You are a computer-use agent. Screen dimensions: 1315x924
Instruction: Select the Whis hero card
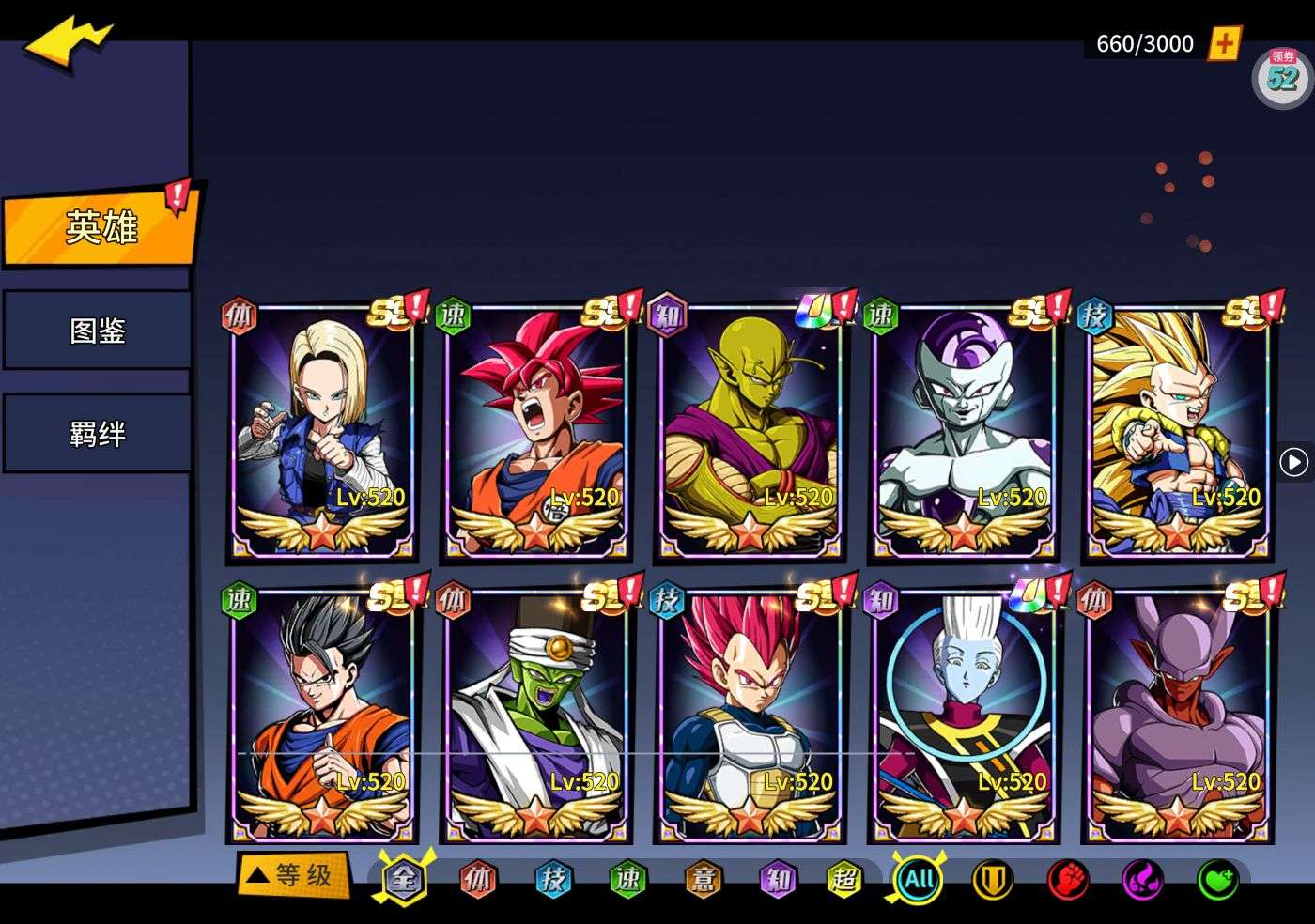(x=963, y=716)
